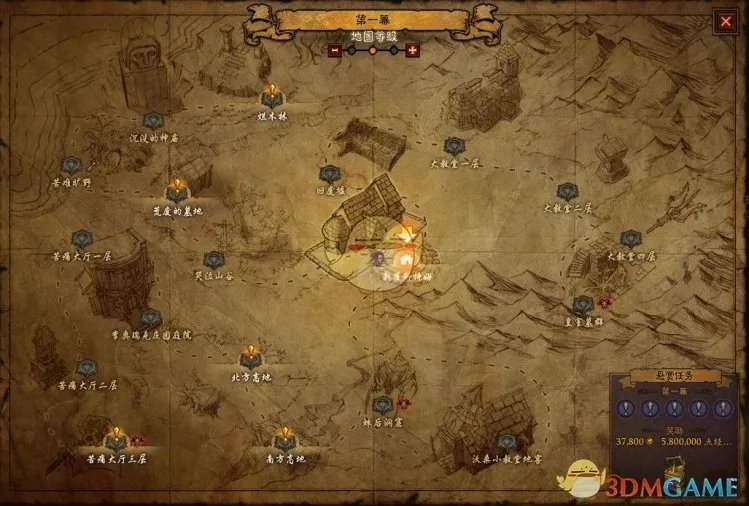Travel to the 沃桑小教堂地窖 waypoint

[x=507, y=442]
